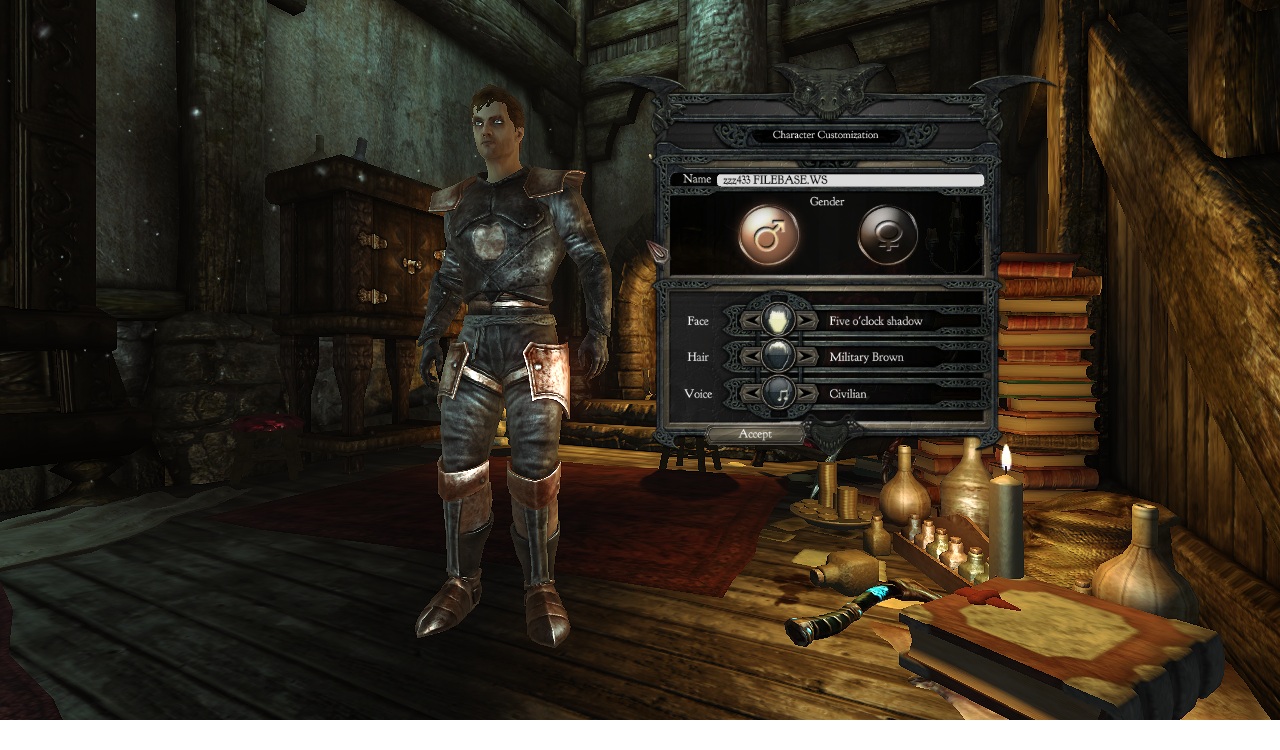Screen dimensions: 1280x750
Task: Select the male gender symbol
Action: coord(768,236)
